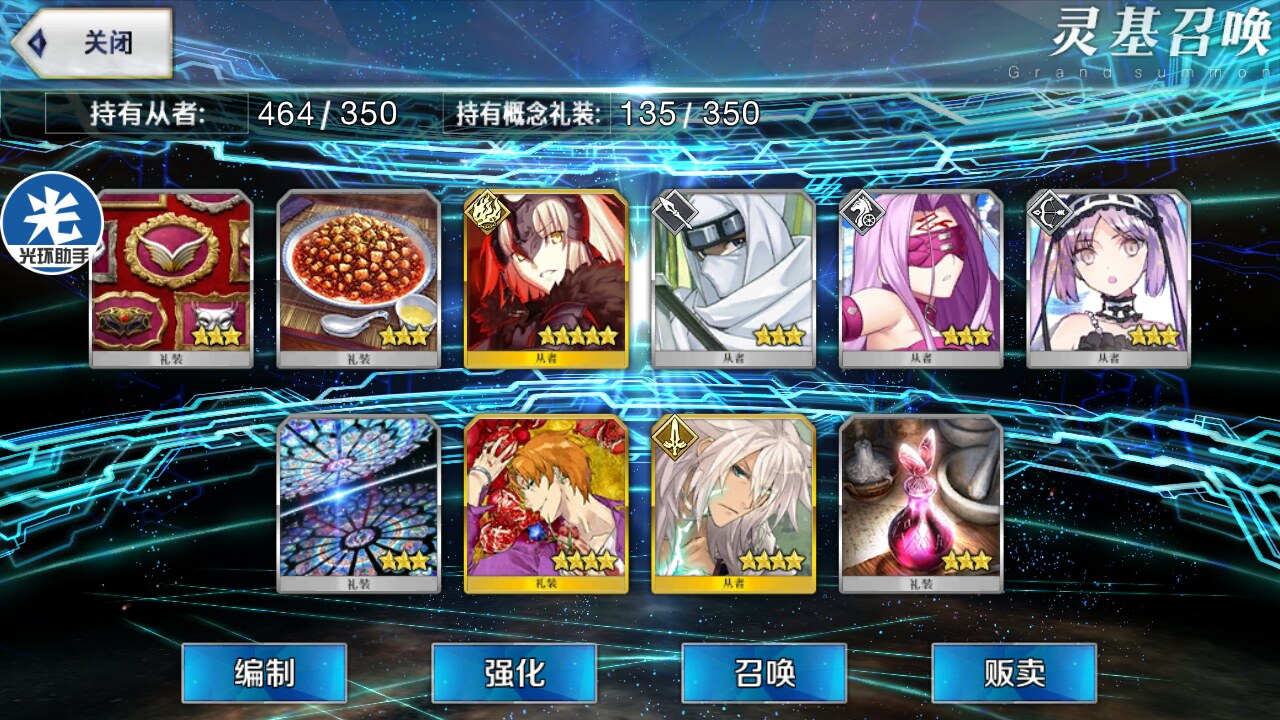The height and width of the screenshot is (720, 1280).
Task: Pick the white-hooded masked servant card
Action: tap(733, 278)
